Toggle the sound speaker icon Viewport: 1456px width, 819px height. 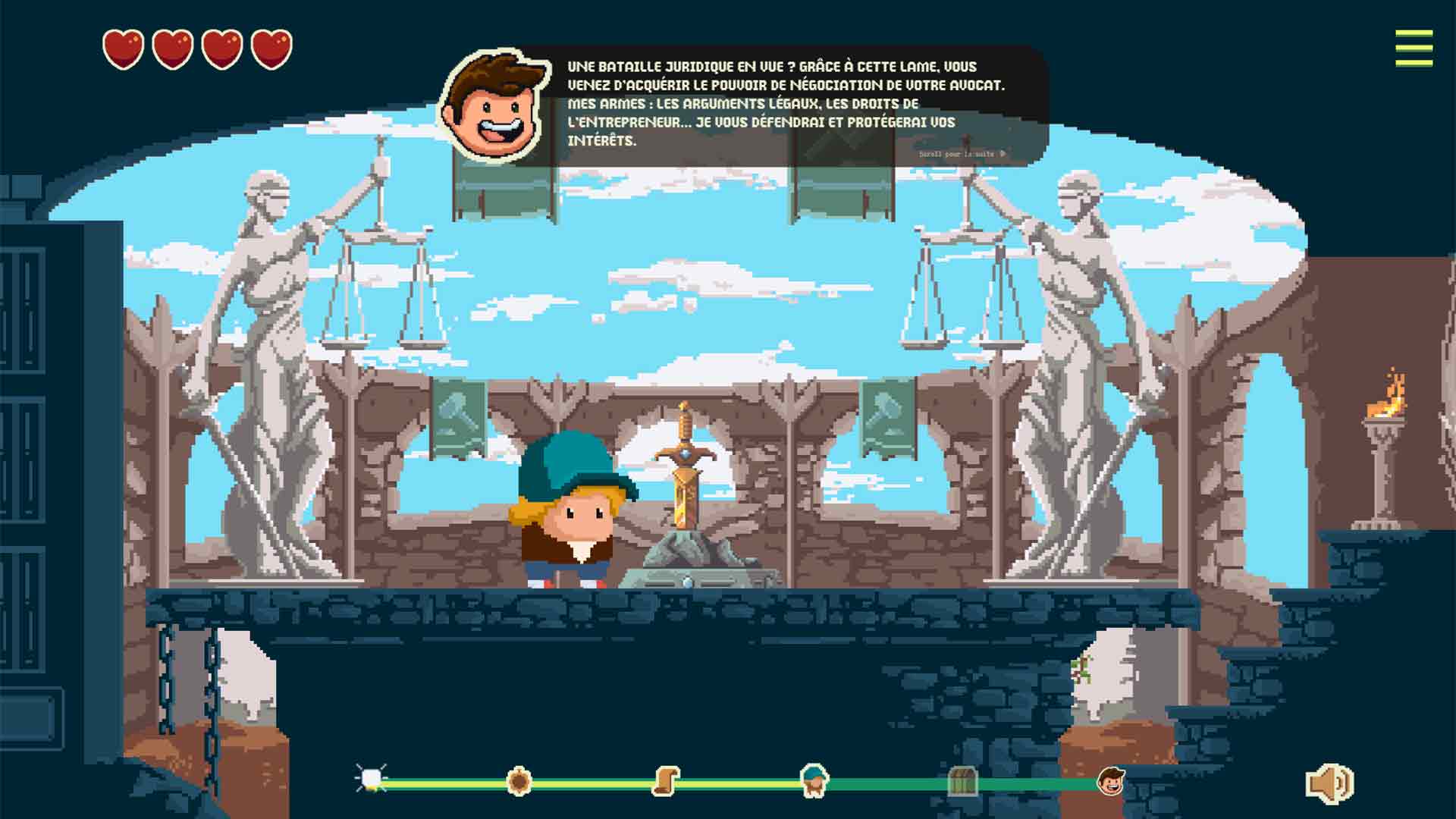coord(1329,783)
